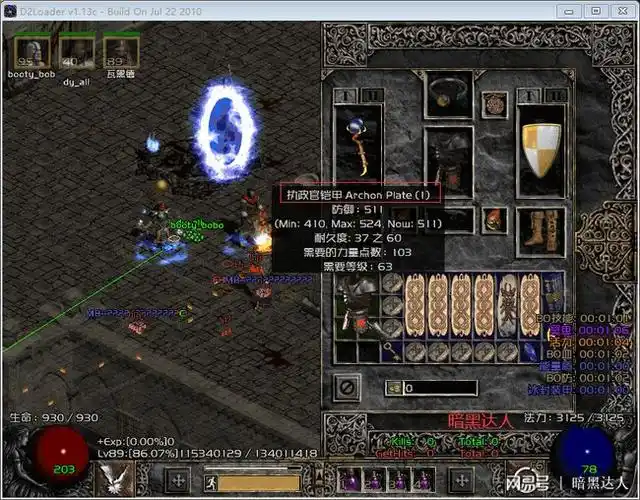Pick the equipped body armor slot
Image resolution: width=640 pixels, height=500 pixels.
point(448,163)
